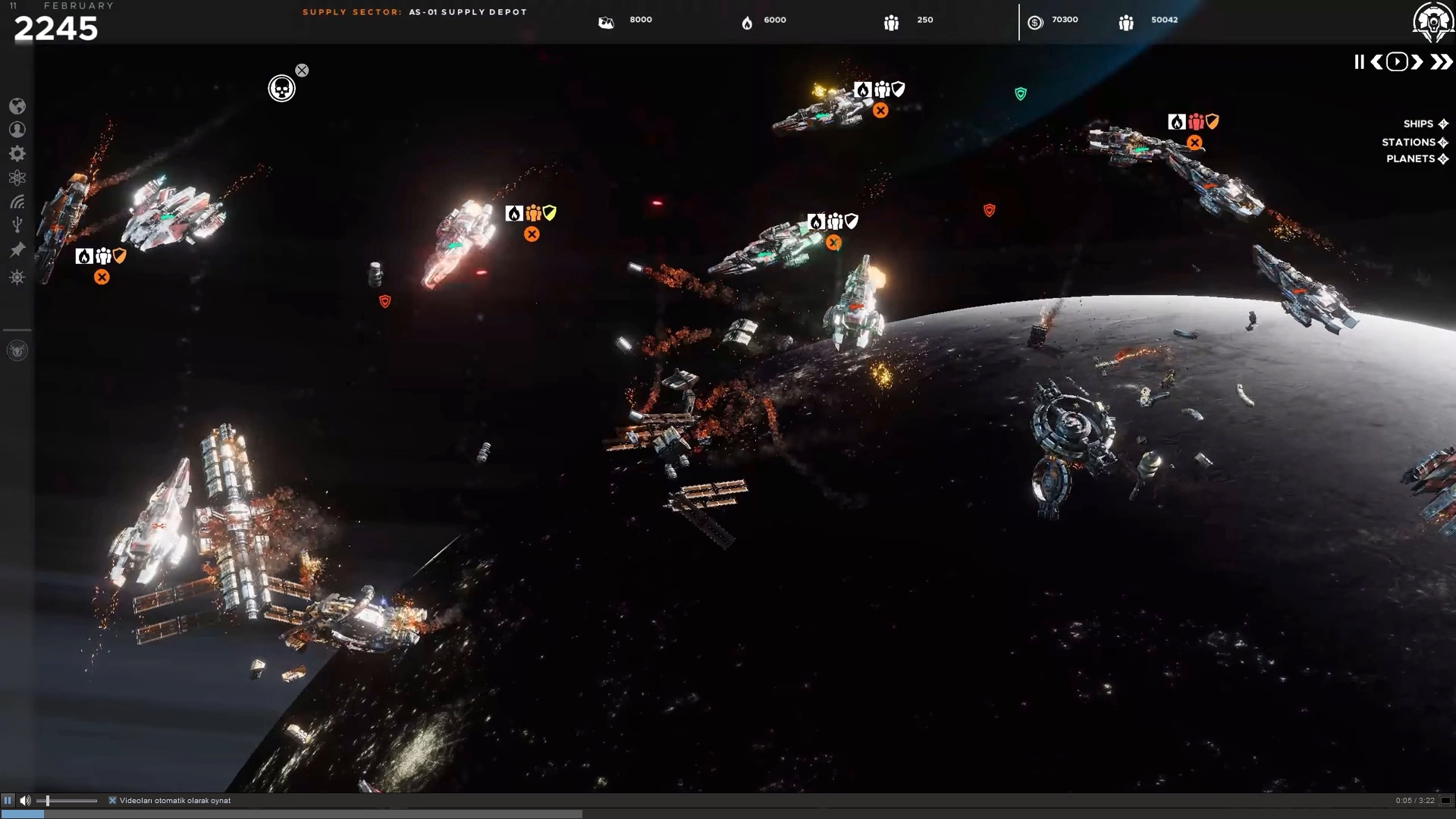Activate fast-forward double-arrow speed control

click(x=1439, y=62)
